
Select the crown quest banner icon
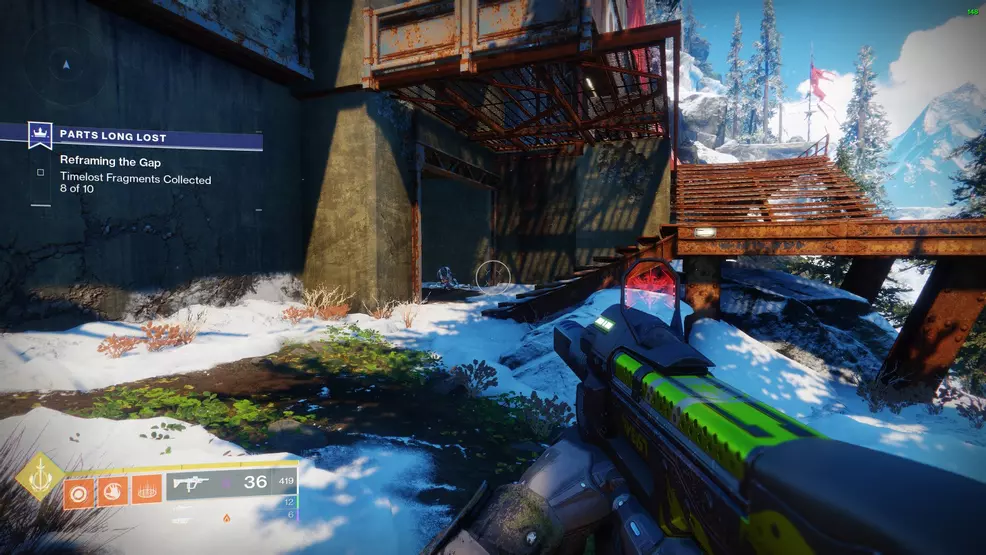point(41,134)
